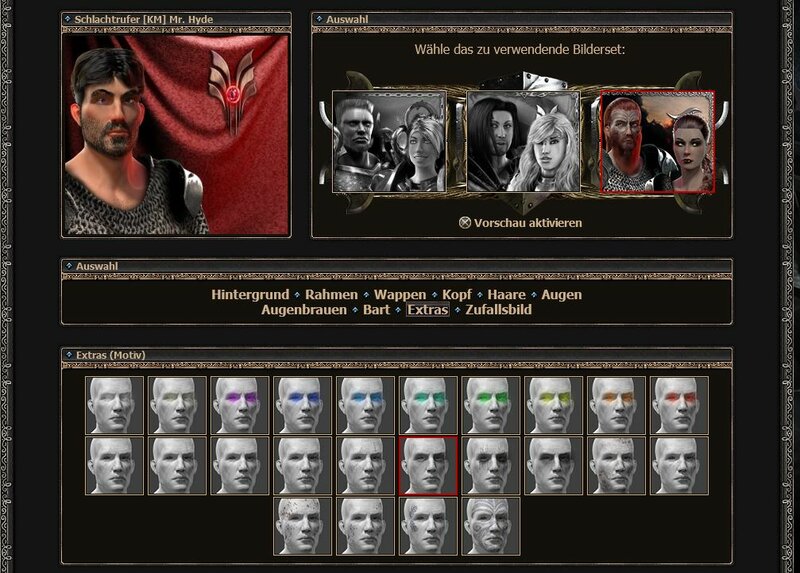This screenshot has width=800, height=573.
Task: Generate a Zufallsbild random portrait
Action: pos(498,310)
